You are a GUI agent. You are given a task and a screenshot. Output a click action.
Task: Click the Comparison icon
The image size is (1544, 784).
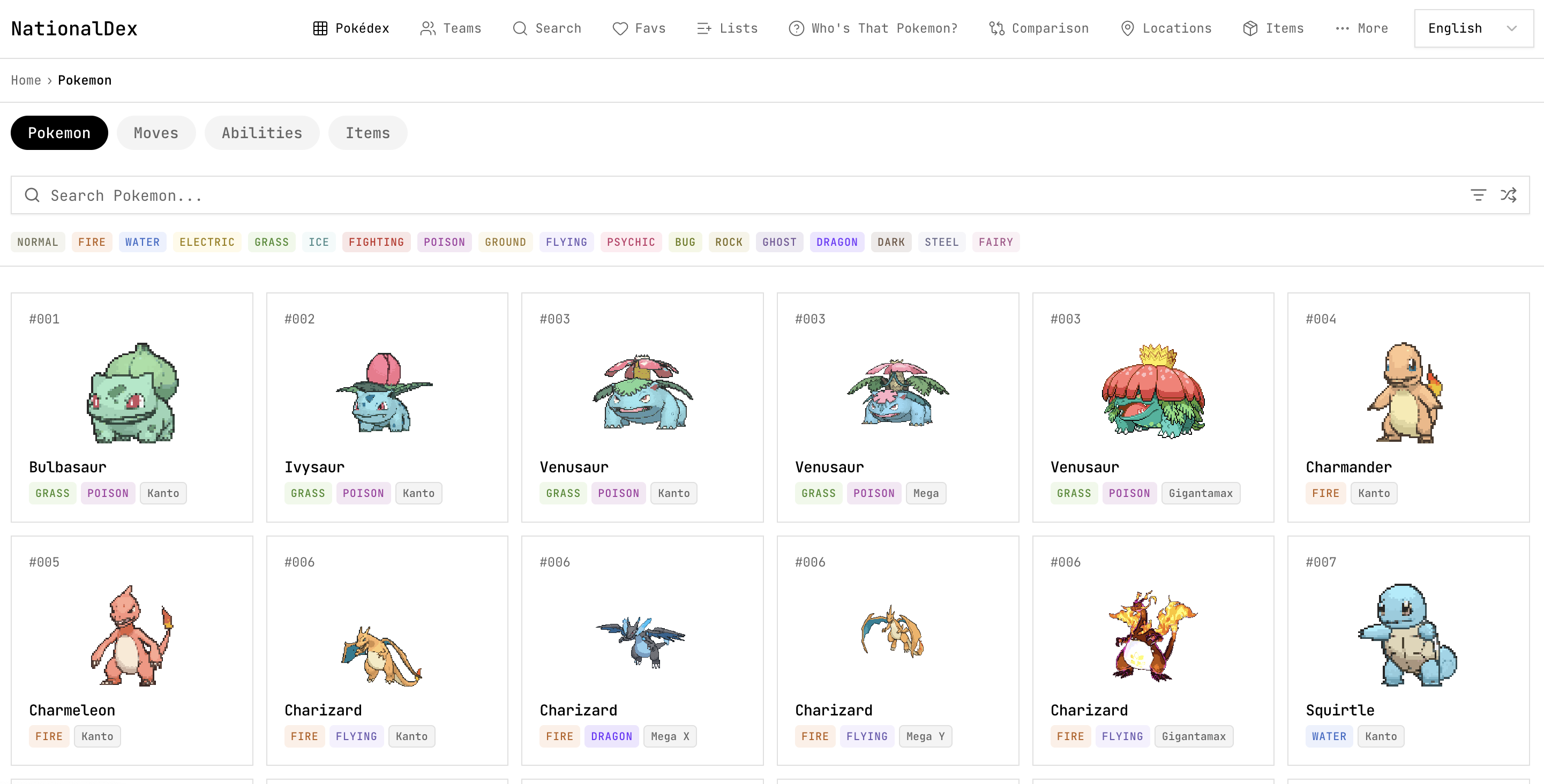[1039, 27]
